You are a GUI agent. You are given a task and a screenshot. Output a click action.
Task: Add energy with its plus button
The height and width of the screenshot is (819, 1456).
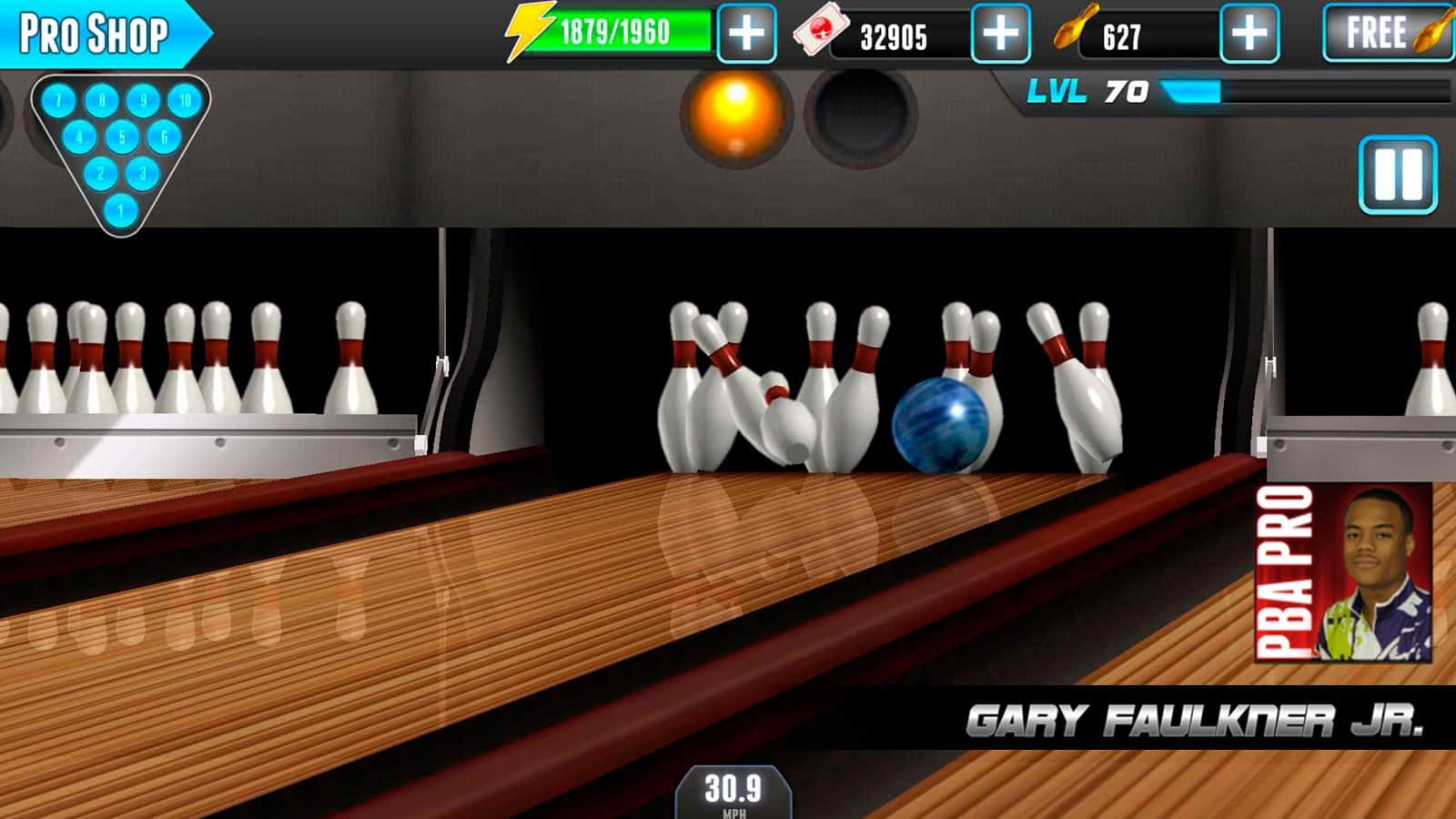click(x=746, y=30)
